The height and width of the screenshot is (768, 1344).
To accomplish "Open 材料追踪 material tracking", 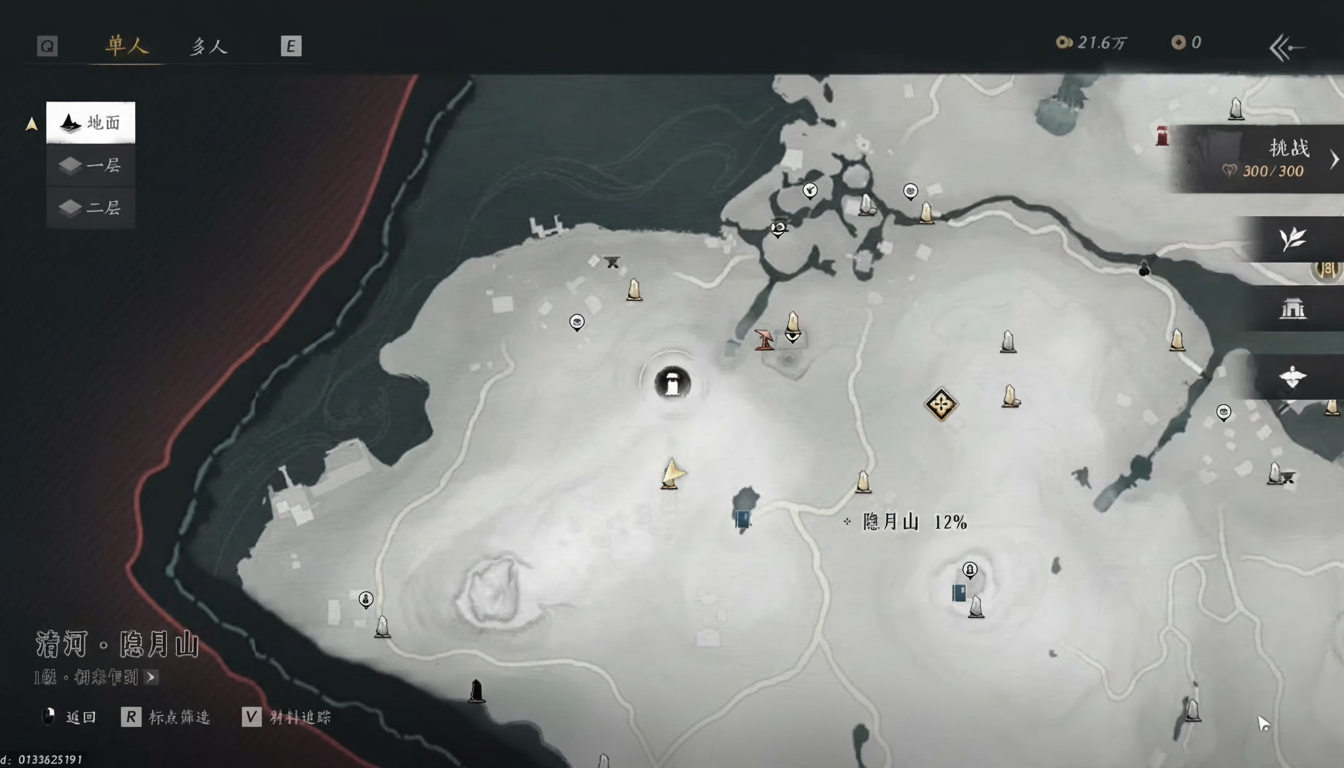I will pos(288,717).
